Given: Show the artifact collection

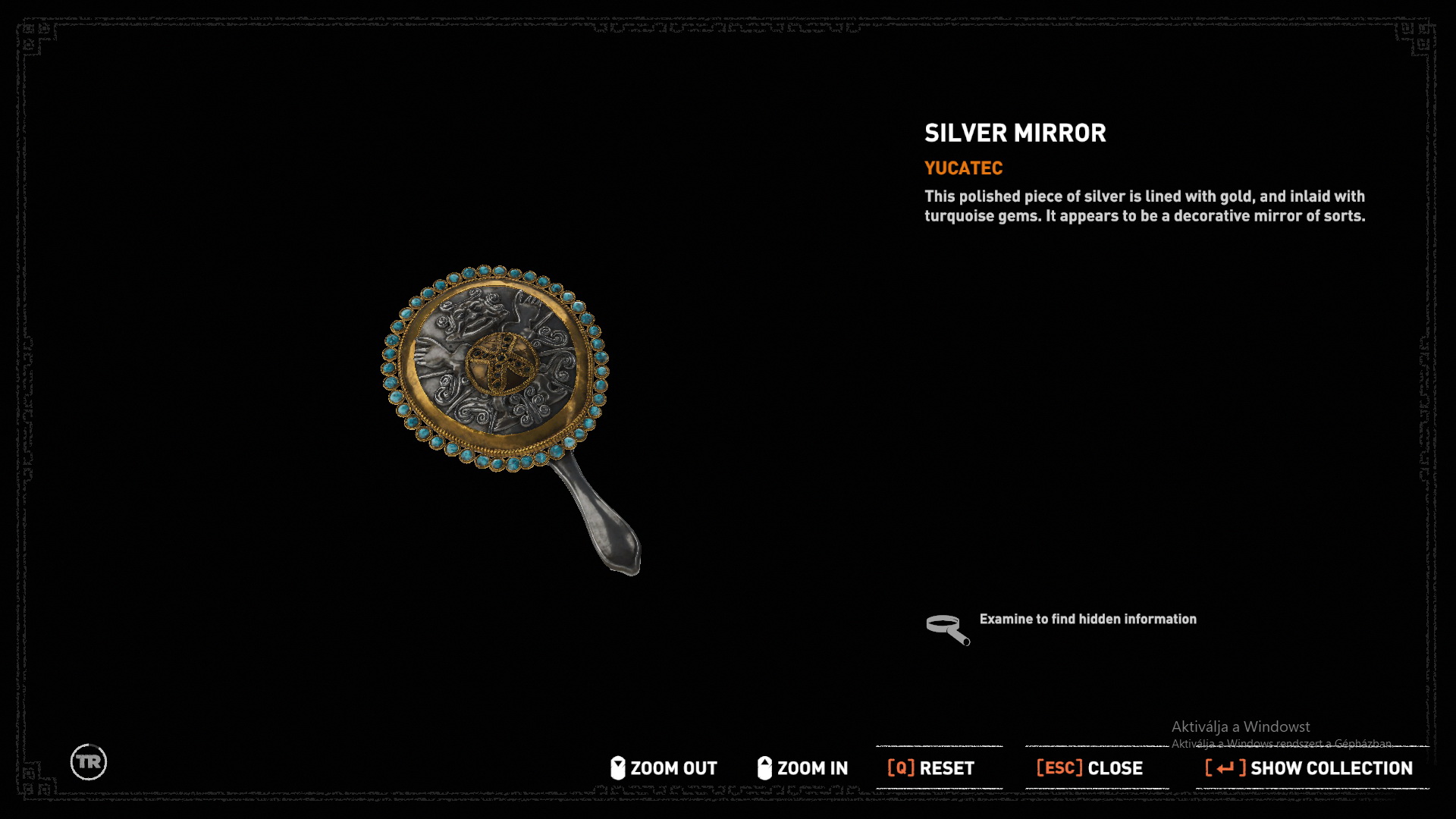Looking at the screenshot, I should [x=1309, y=768].
